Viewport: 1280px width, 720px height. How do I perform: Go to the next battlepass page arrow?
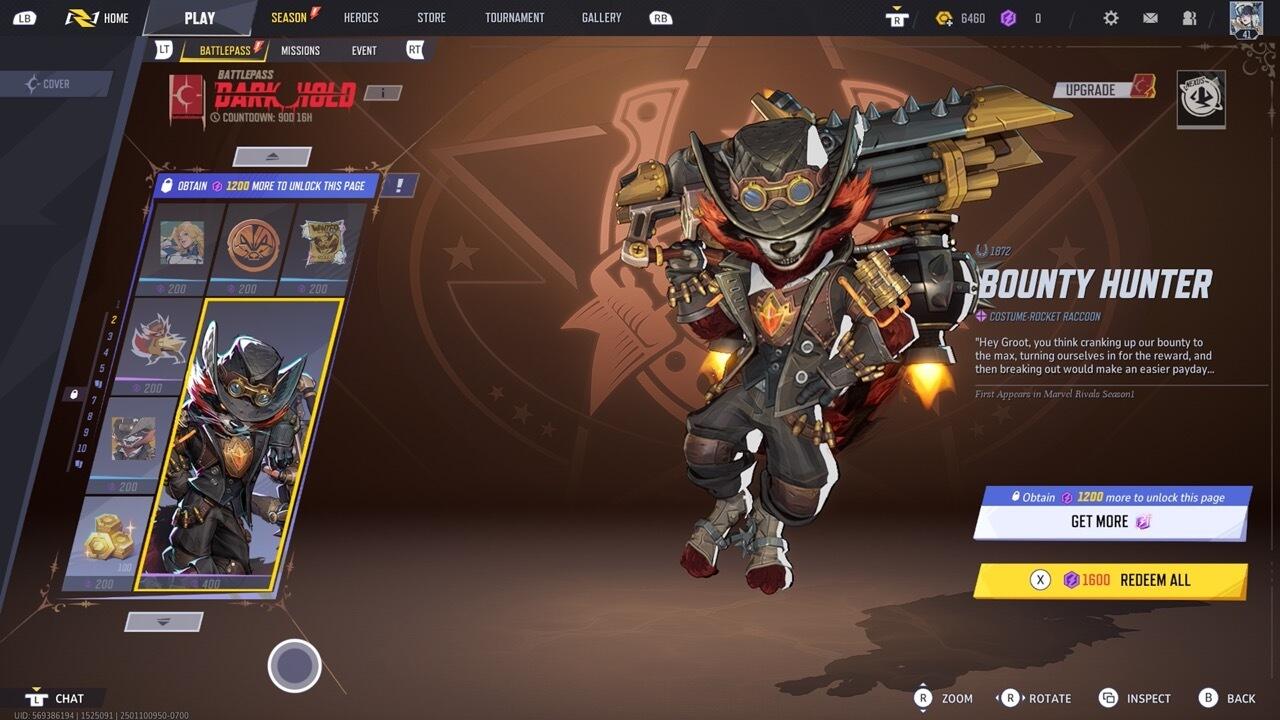click(x=165, y=622)
